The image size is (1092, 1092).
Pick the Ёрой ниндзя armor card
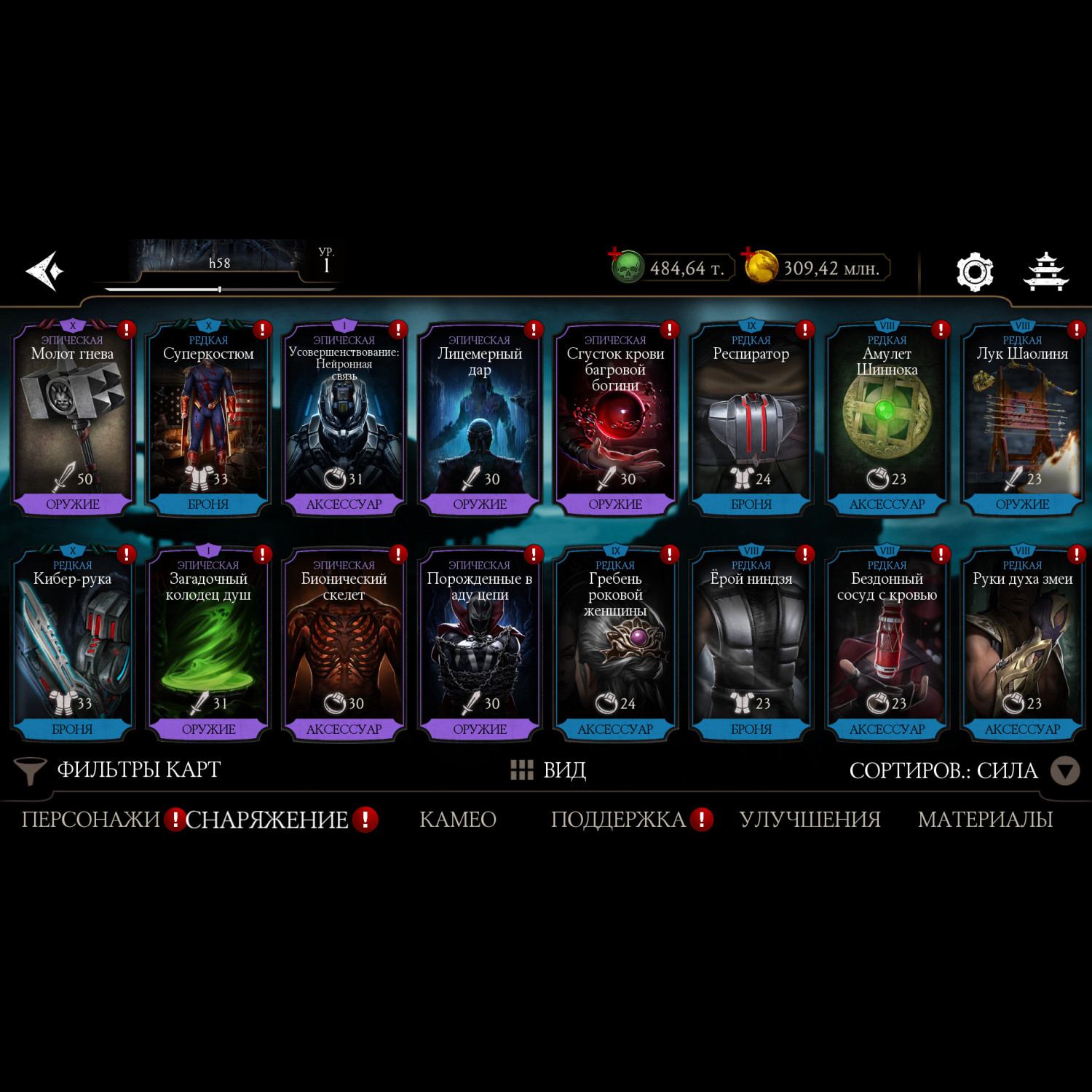coord(751,644)
